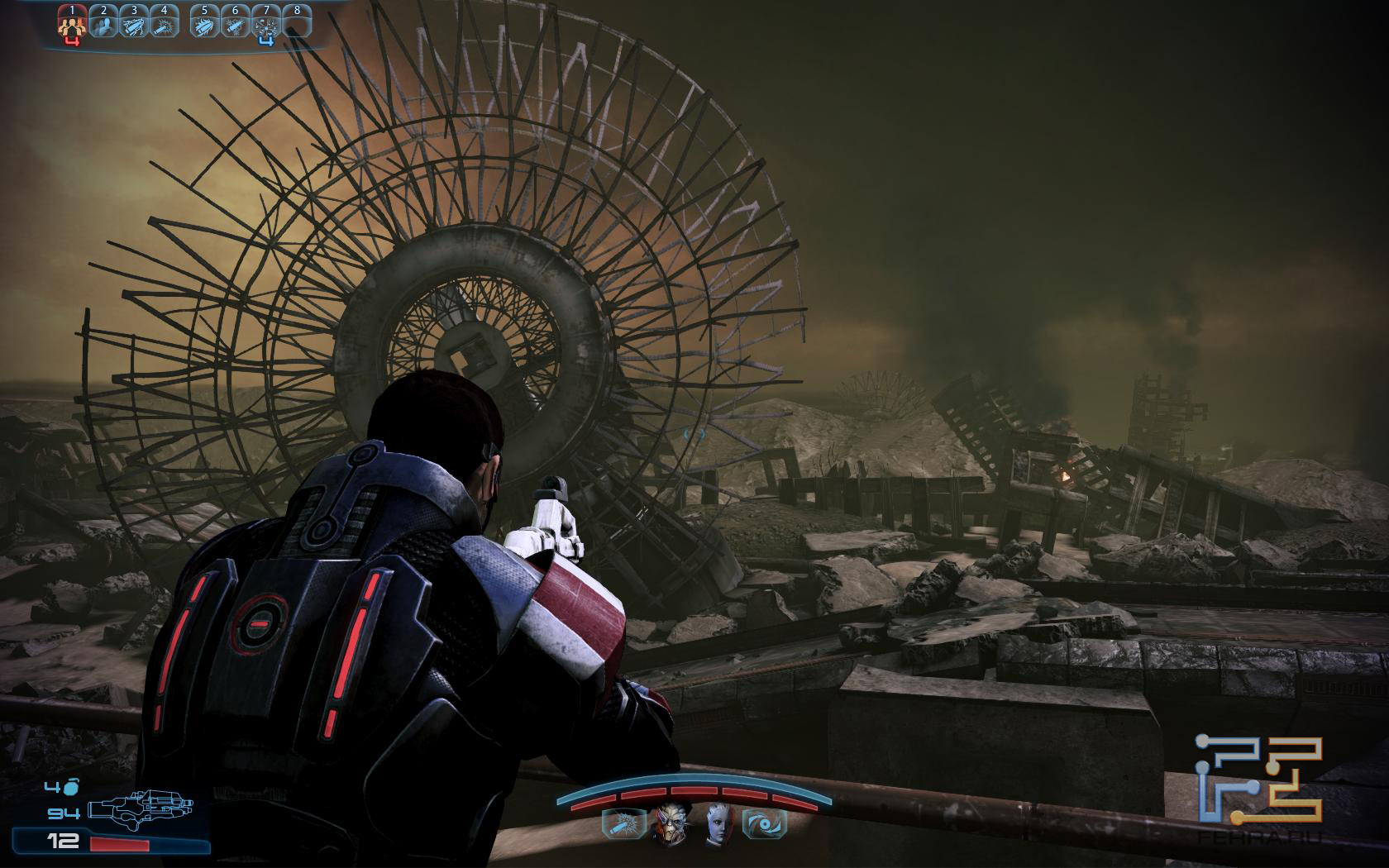The width and height of the screenshot is (1389, 868).
Task: Select the asari squadmate portrait
Action: (718, 823)
